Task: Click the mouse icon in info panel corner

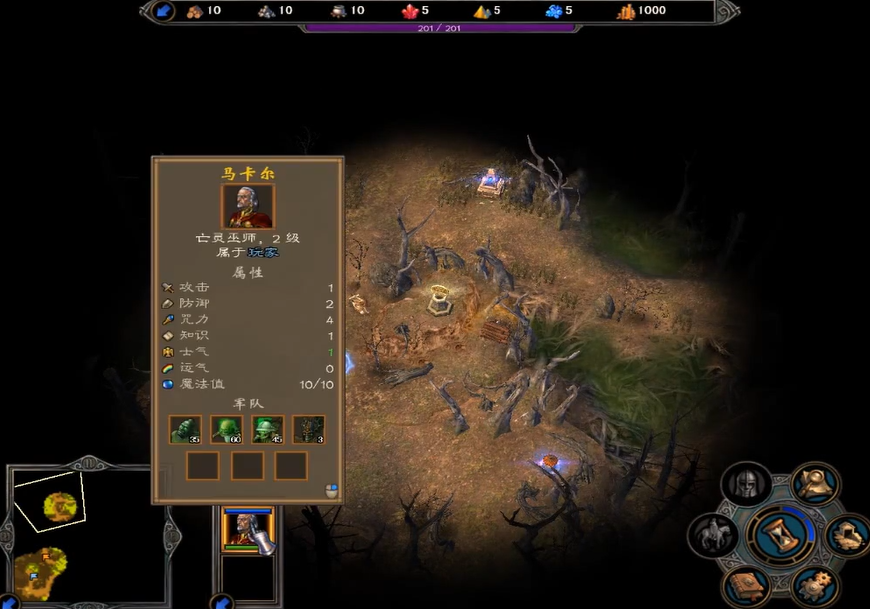Action: point(331,490)
